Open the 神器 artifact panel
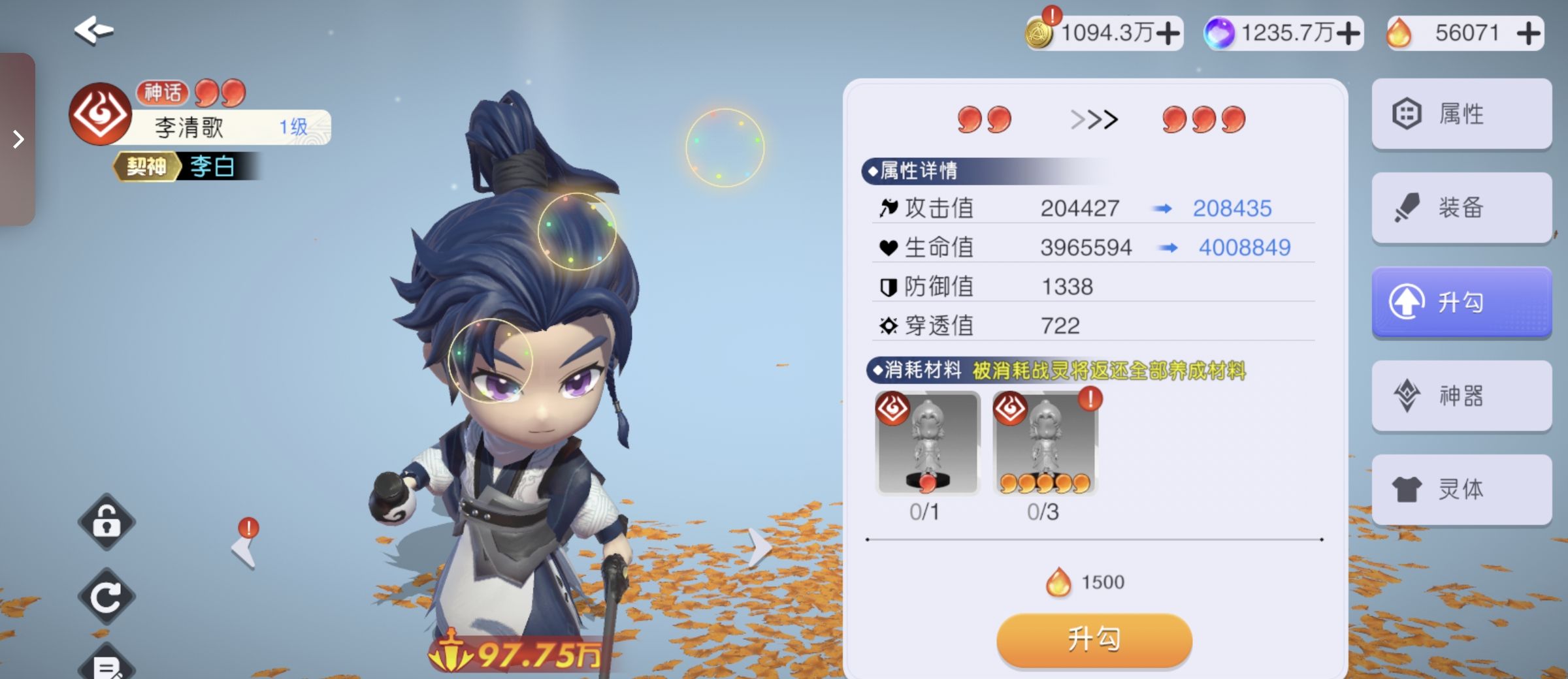Viewport: 1568px width, 679px height. pyautogui.click(x=1461, y=395)
